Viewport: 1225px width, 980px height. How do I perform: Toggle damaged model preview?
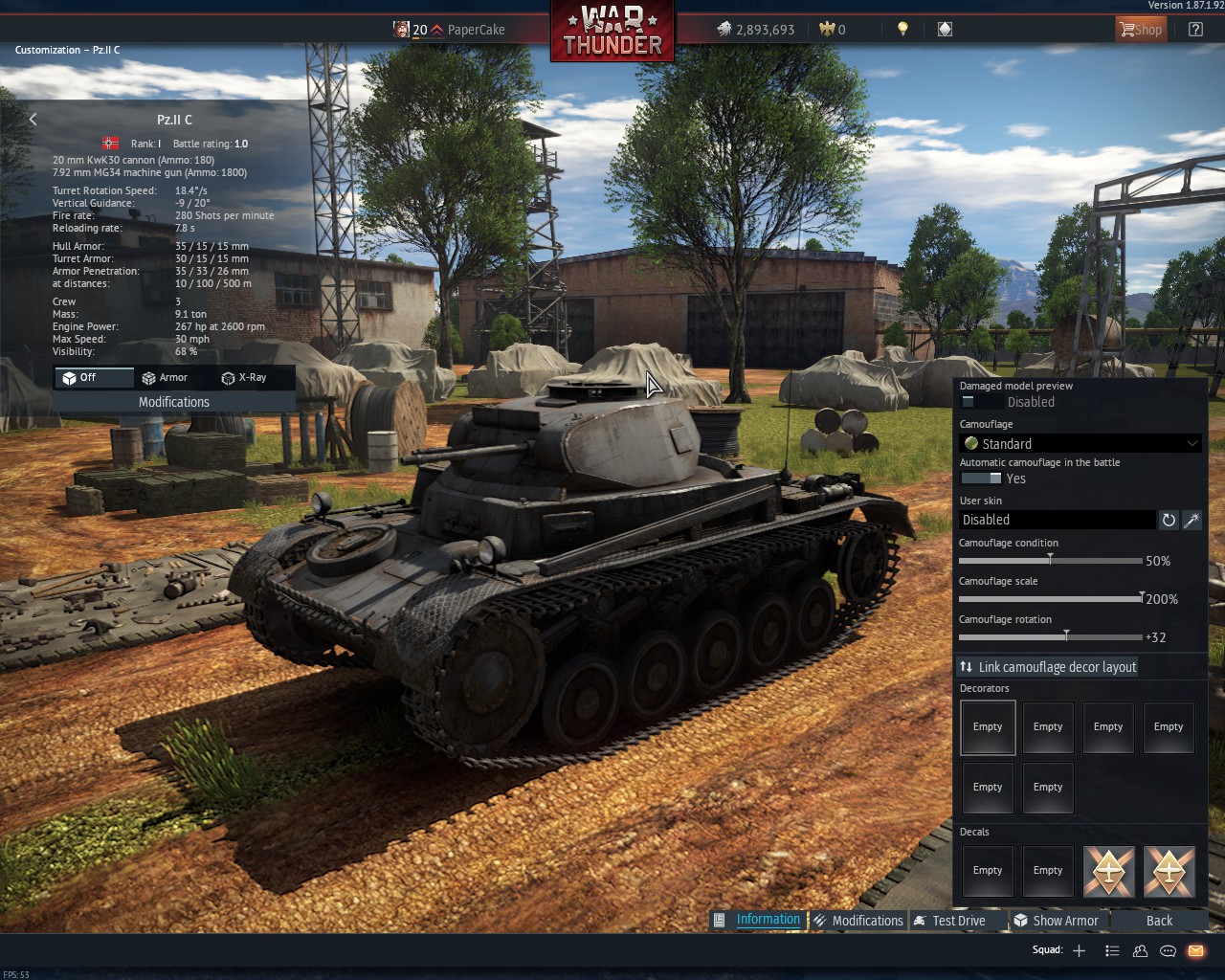click(x=980, y=402)
